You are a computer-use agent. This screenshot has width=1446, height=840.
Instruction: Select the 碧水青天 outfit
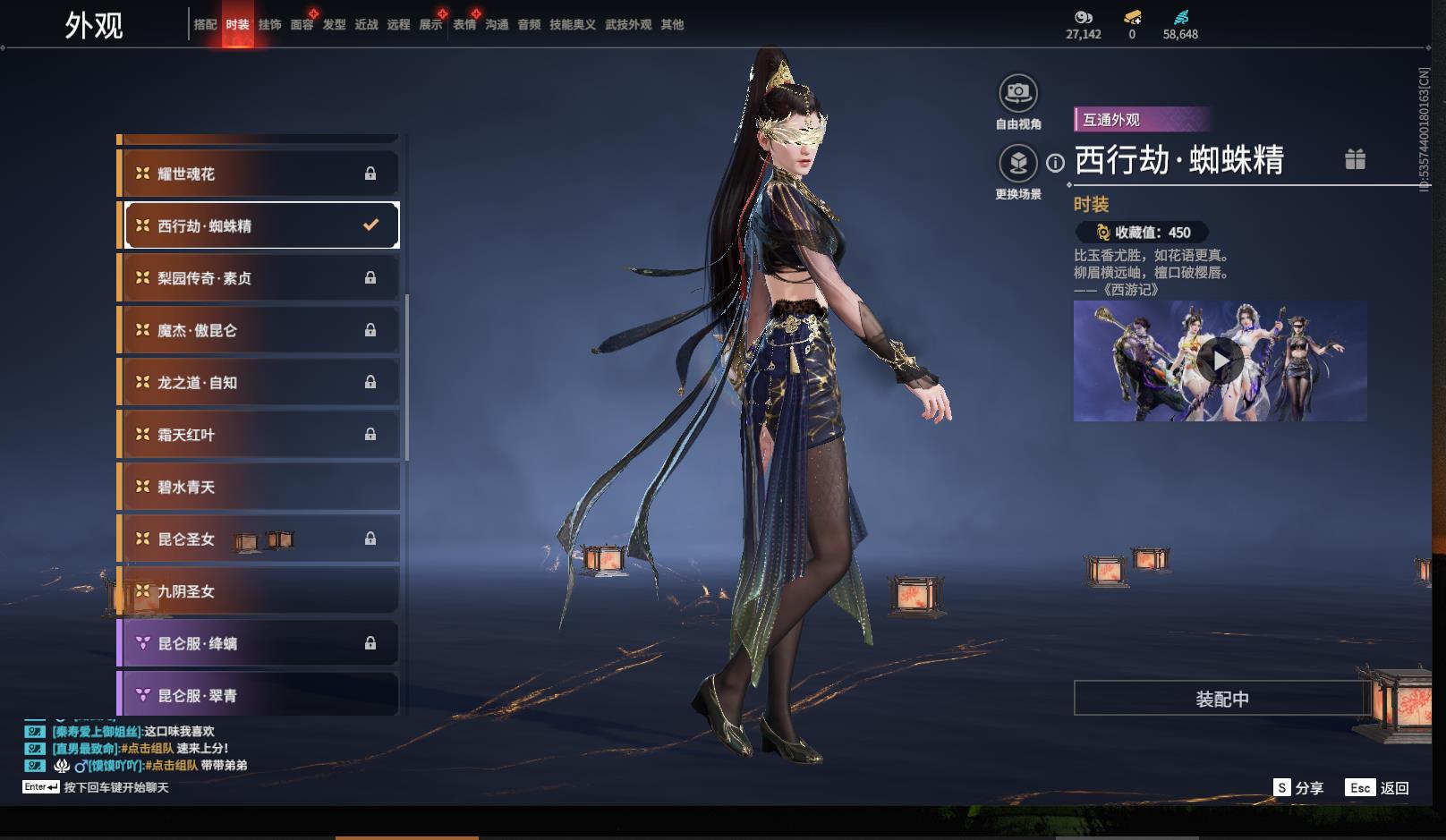click(259, 487)
